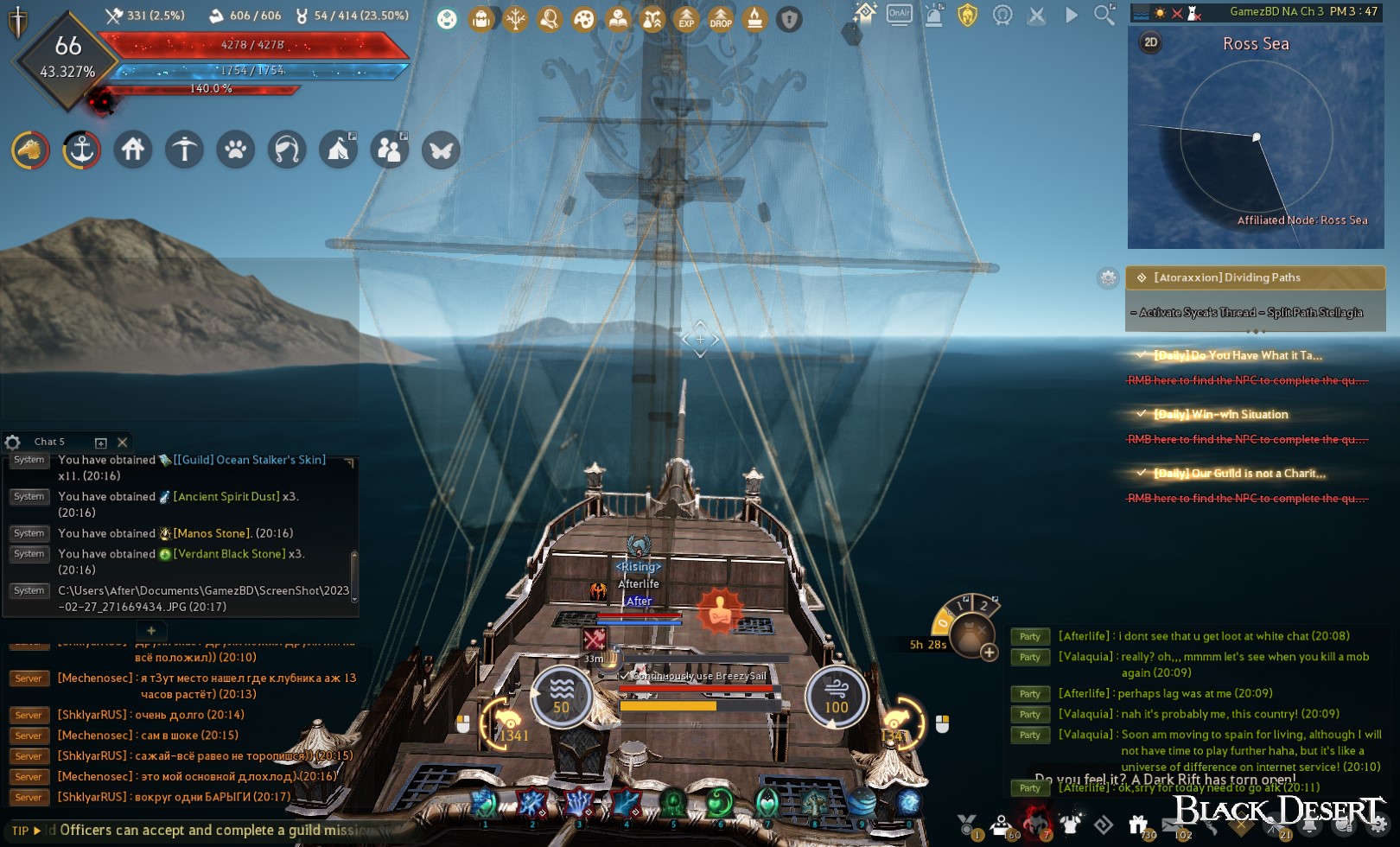Open the house residence icon
Screen dimensions: 1400x847
[133, 150]
